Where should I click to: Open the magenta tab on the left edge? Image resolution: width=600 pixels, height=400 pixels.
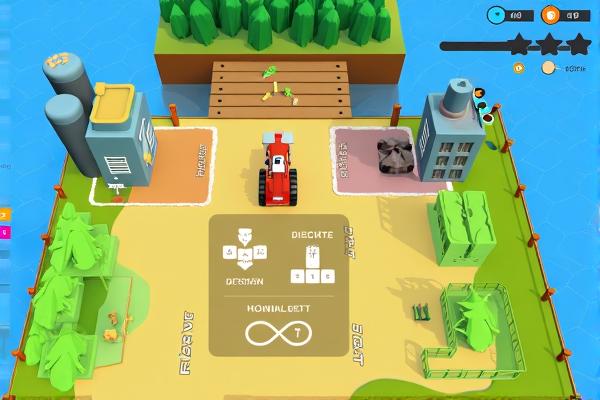tap(2, 232)
